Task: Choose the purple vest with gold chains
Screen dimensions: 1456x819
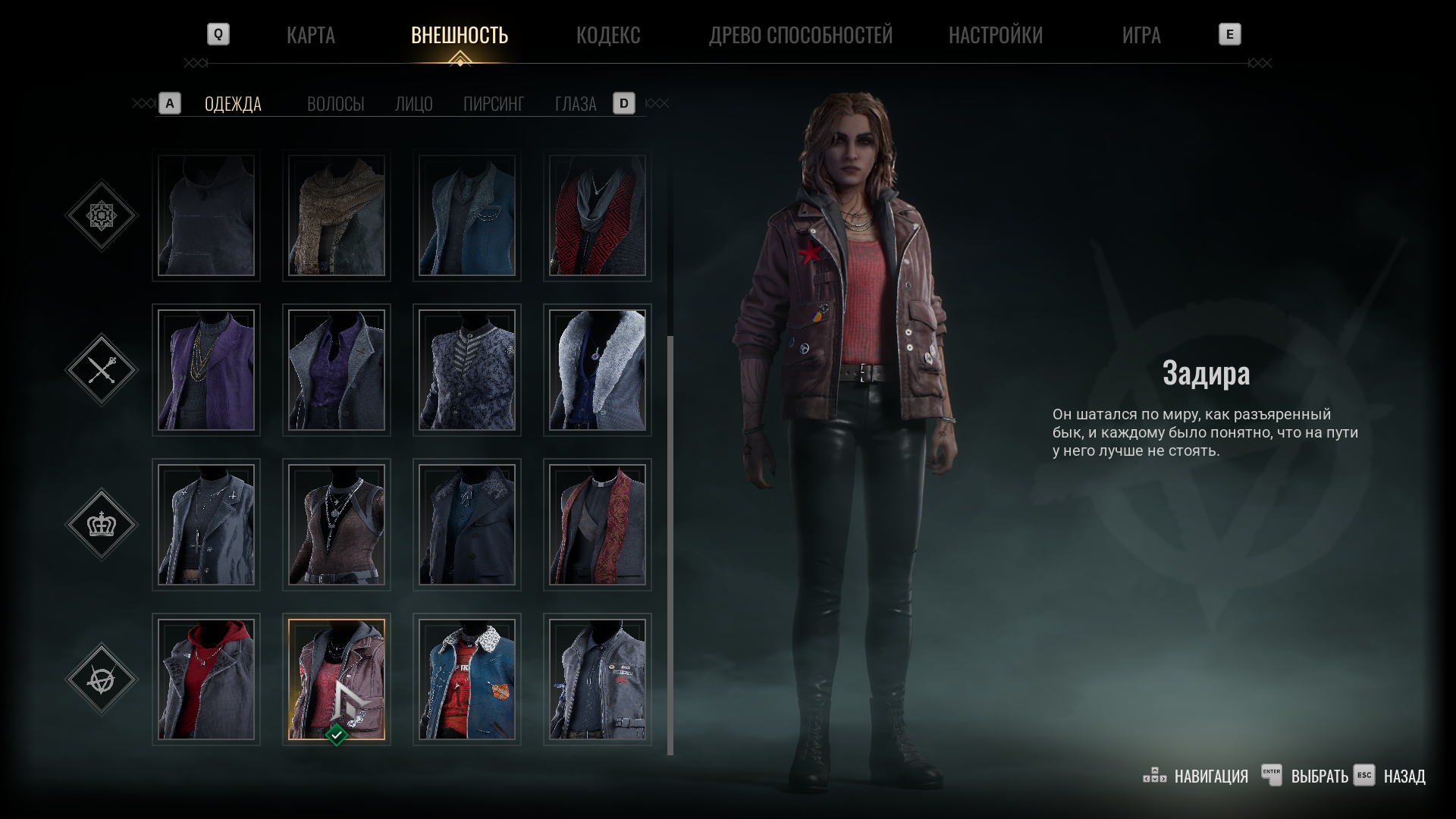Action: click(206, 370)
